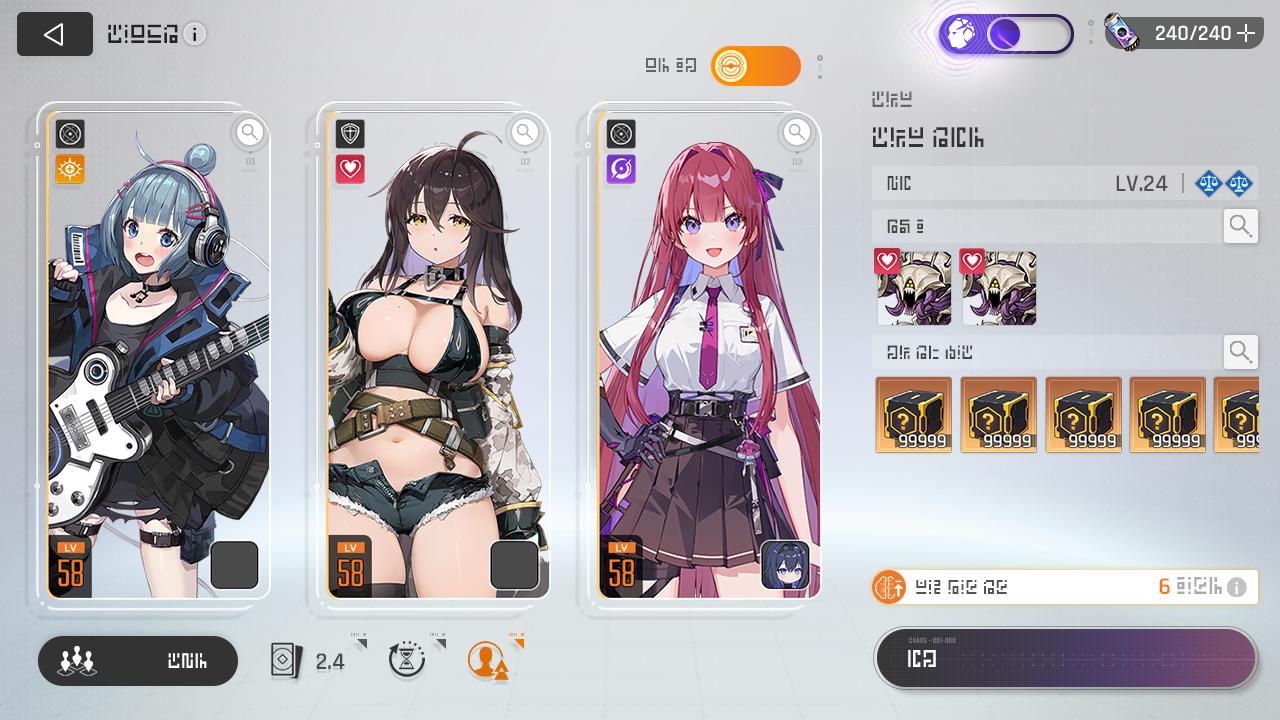1280x720 pixels.
Task: Open the squad tab at the bottom left
Action: click(x=137, y=661)
